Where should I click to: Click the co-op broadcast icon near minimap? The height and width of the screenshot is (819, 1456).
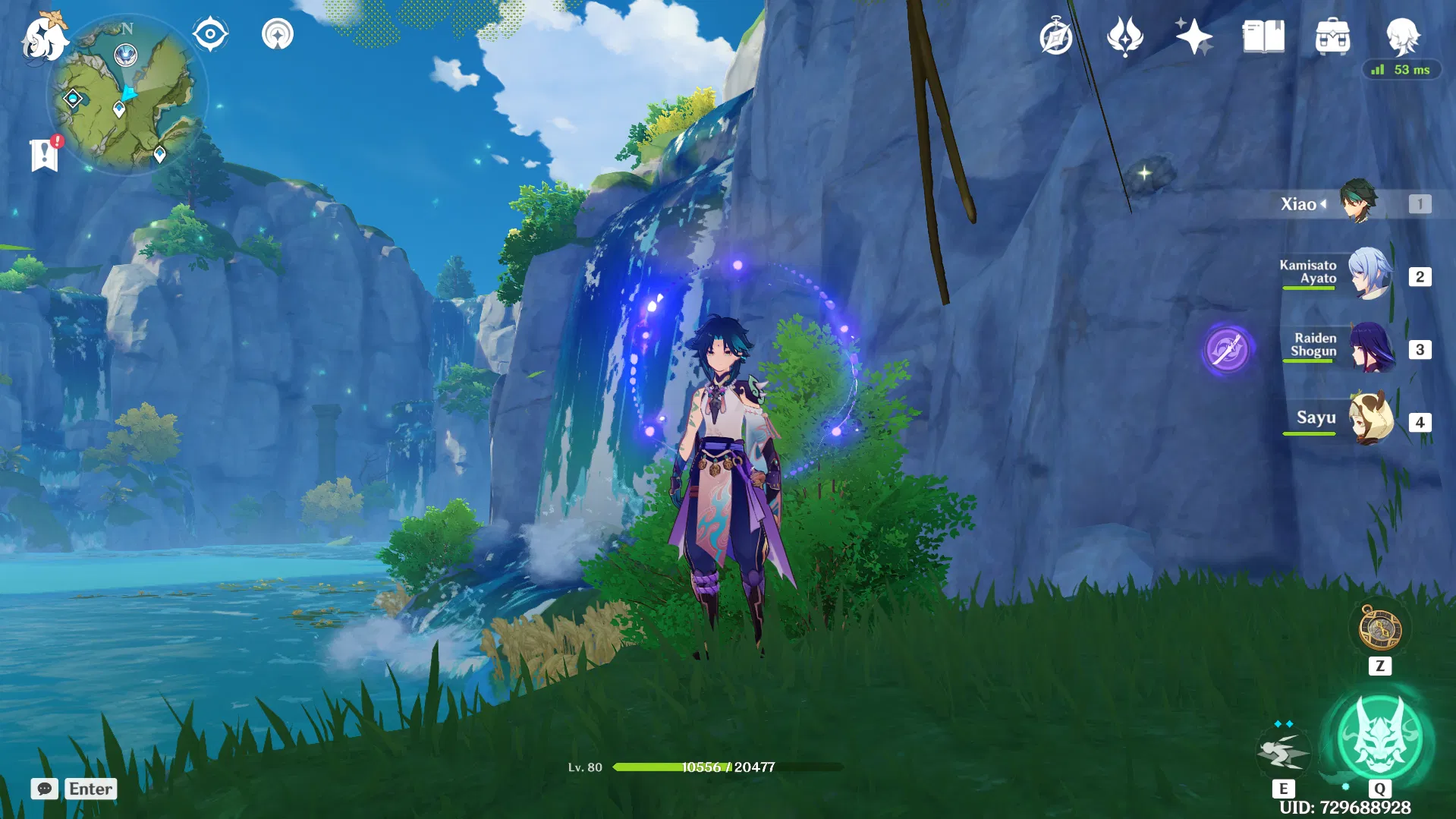coord(277,34)
